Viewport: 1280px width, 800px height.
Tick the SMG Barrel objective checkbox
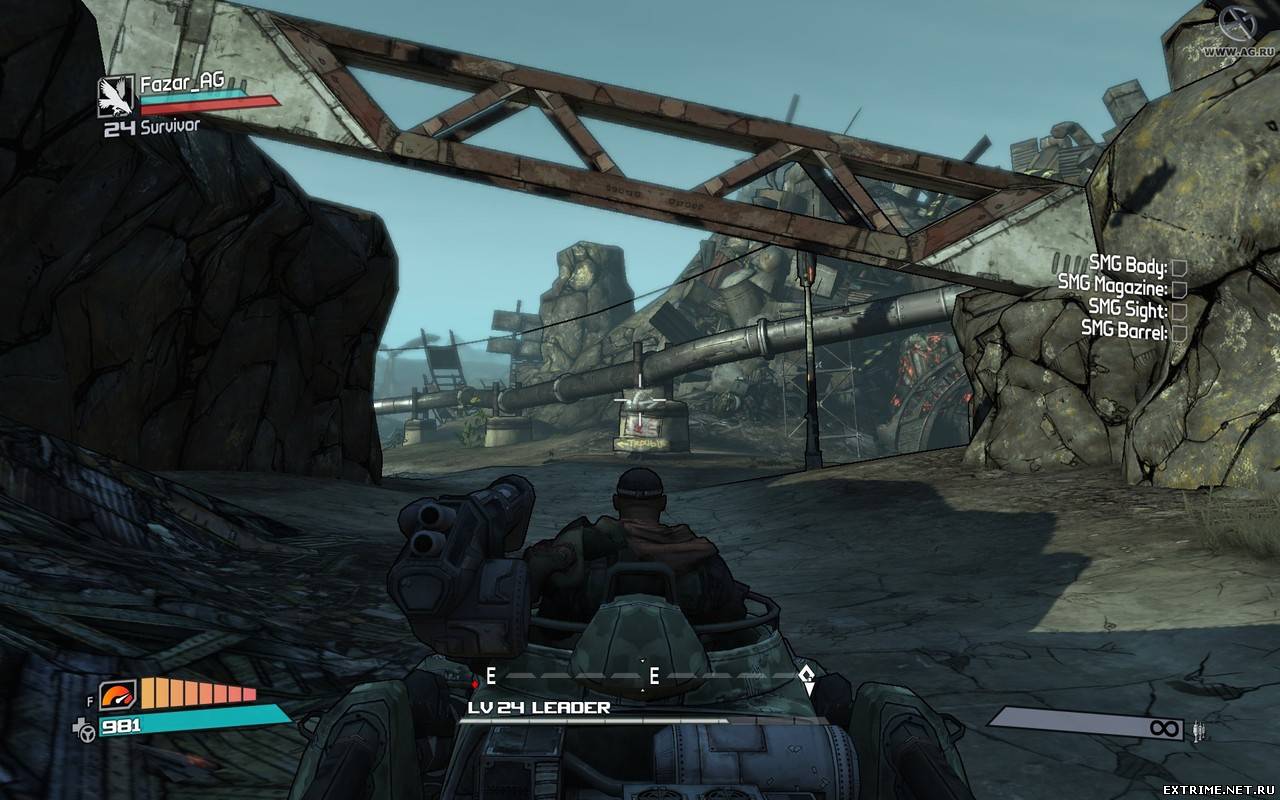[1179, 332]
